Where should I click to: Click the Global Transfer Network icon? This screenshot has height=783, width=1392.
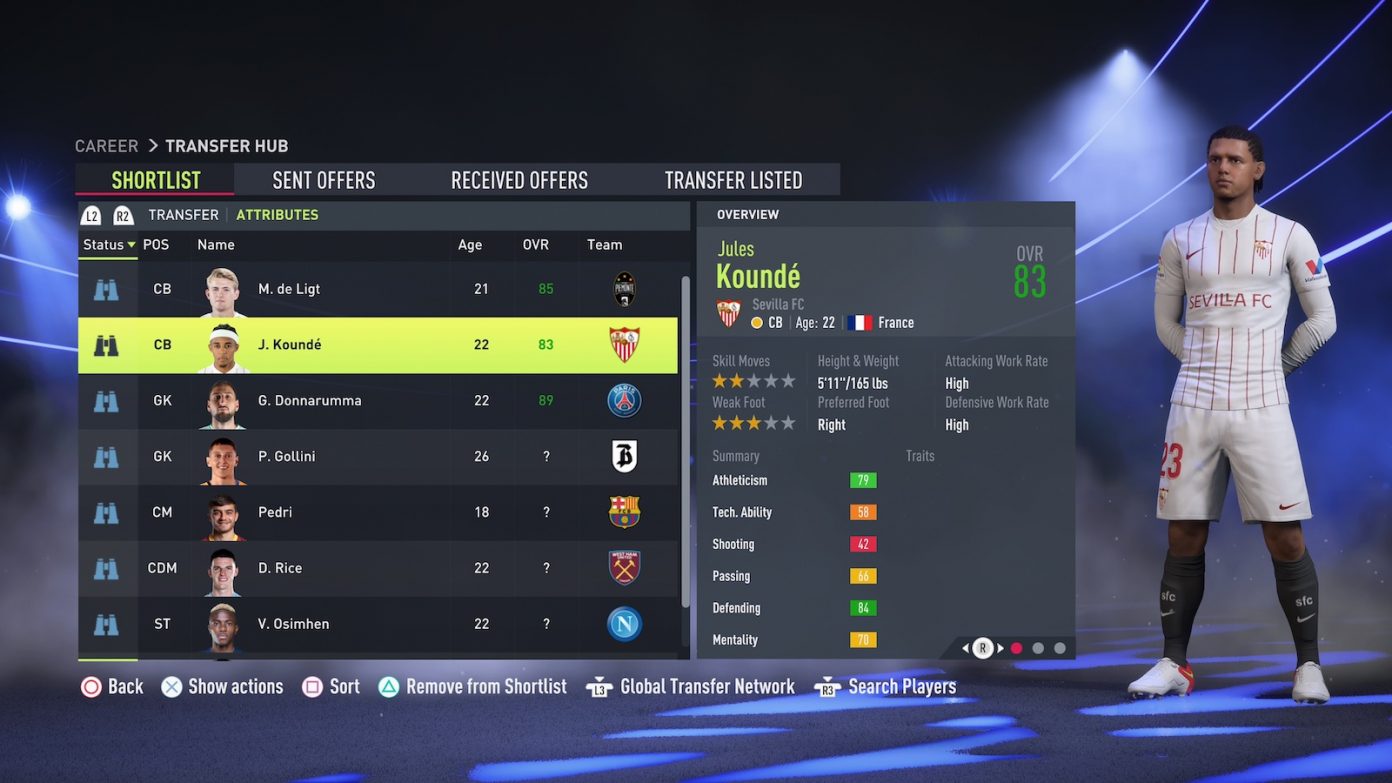[602, 686]
